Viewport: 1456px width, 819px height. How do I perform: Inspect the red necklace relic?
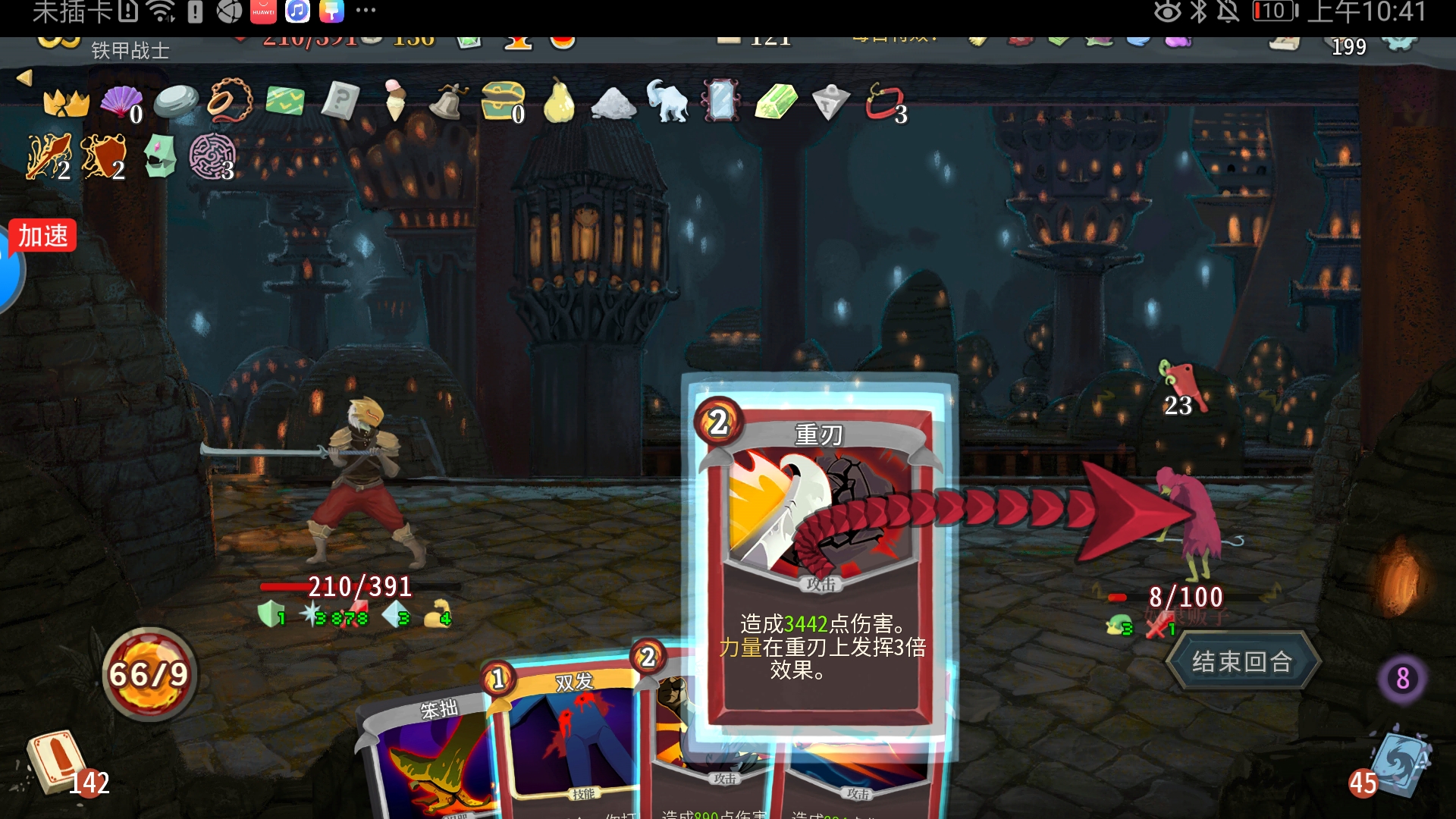884,101
